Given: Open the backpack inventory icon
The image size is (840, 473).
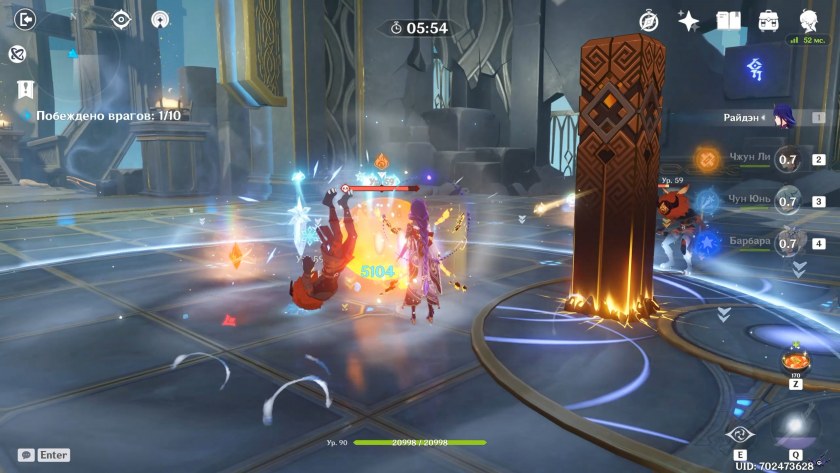Looking at the screenshot, I should (768, 21).
